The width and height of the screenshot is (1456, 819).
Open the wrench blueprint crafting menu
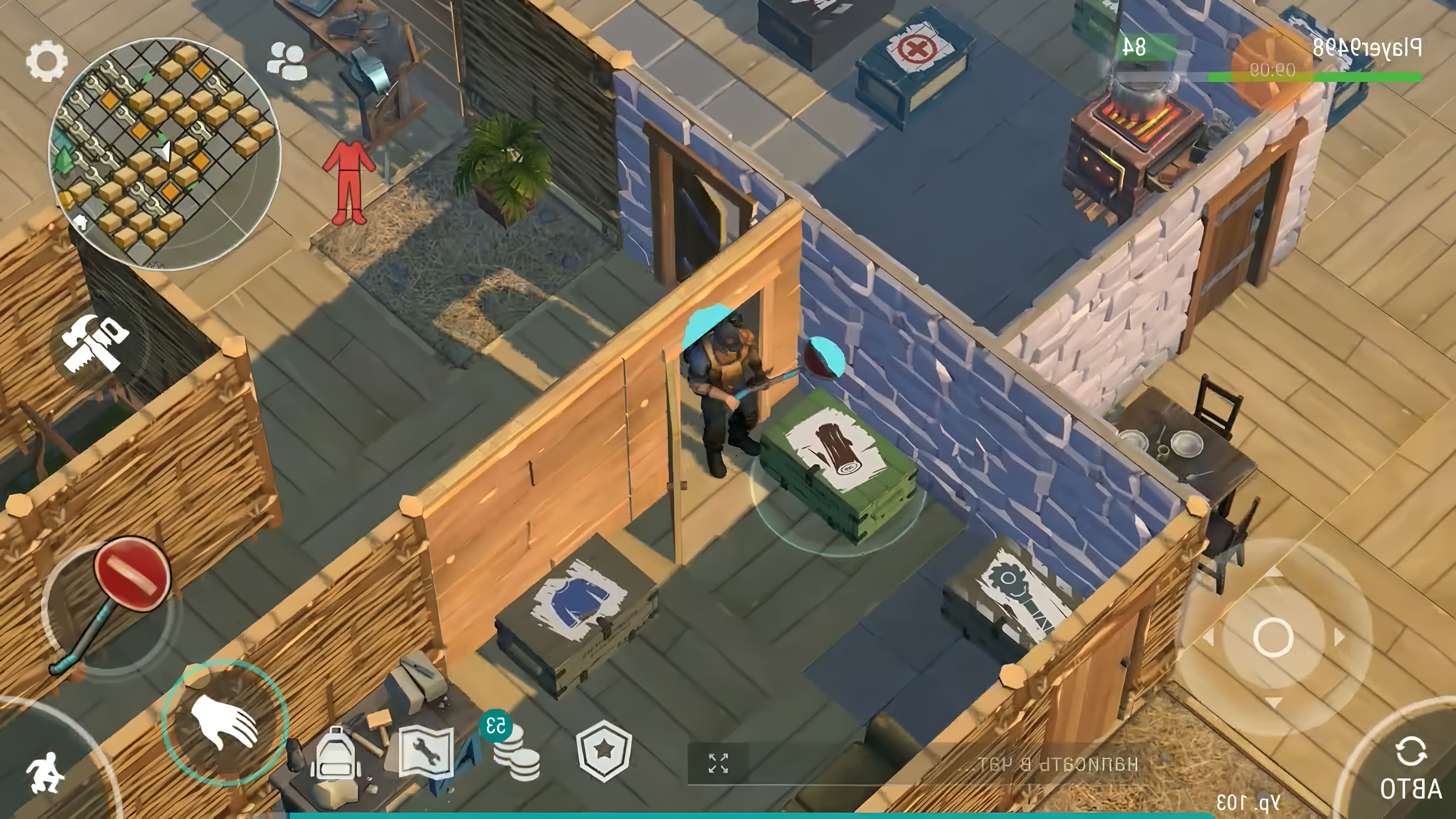coord(426,752)
